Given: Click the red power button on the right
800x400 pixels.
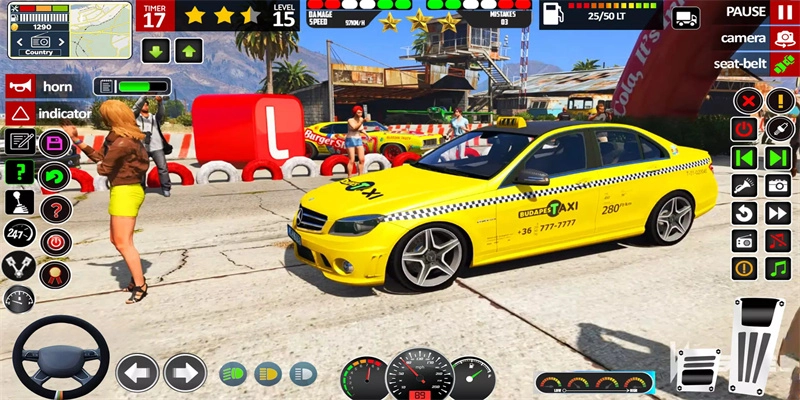Looking at the screenshot, I should [x=744, y=129].
